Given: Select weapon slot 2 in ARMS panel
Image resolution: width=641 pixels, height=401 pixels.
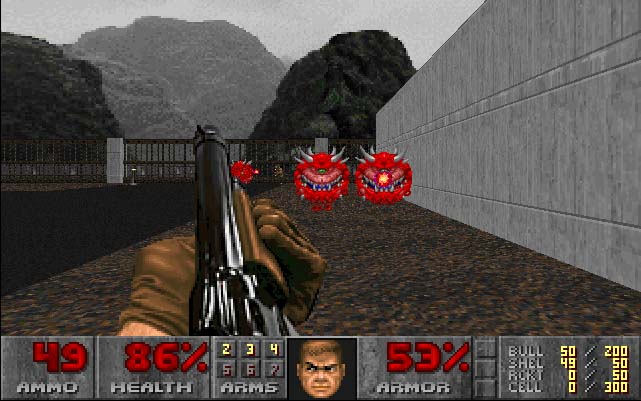Looking at the screenshot, I should pyautogui.click(x=227, y=350).
